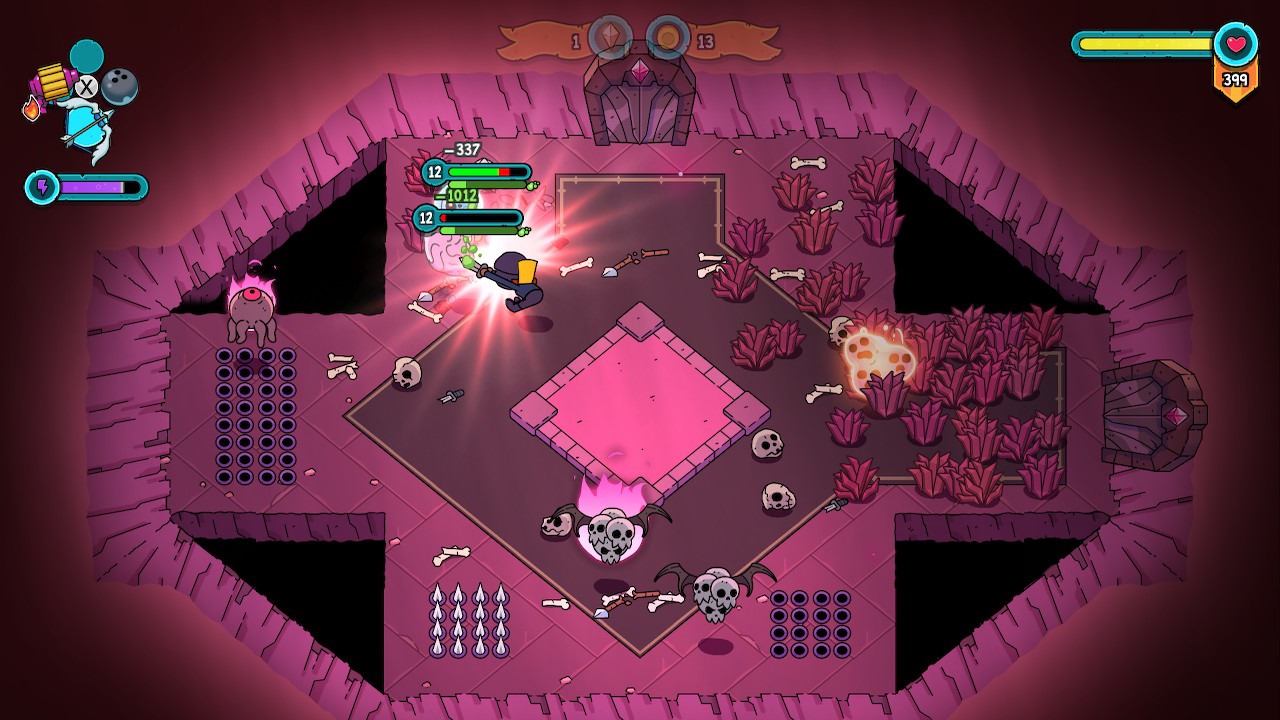Choose the bowling ball weapon
The width and height of the screenshot is (1280, 720).
click(x=119, y=87)
